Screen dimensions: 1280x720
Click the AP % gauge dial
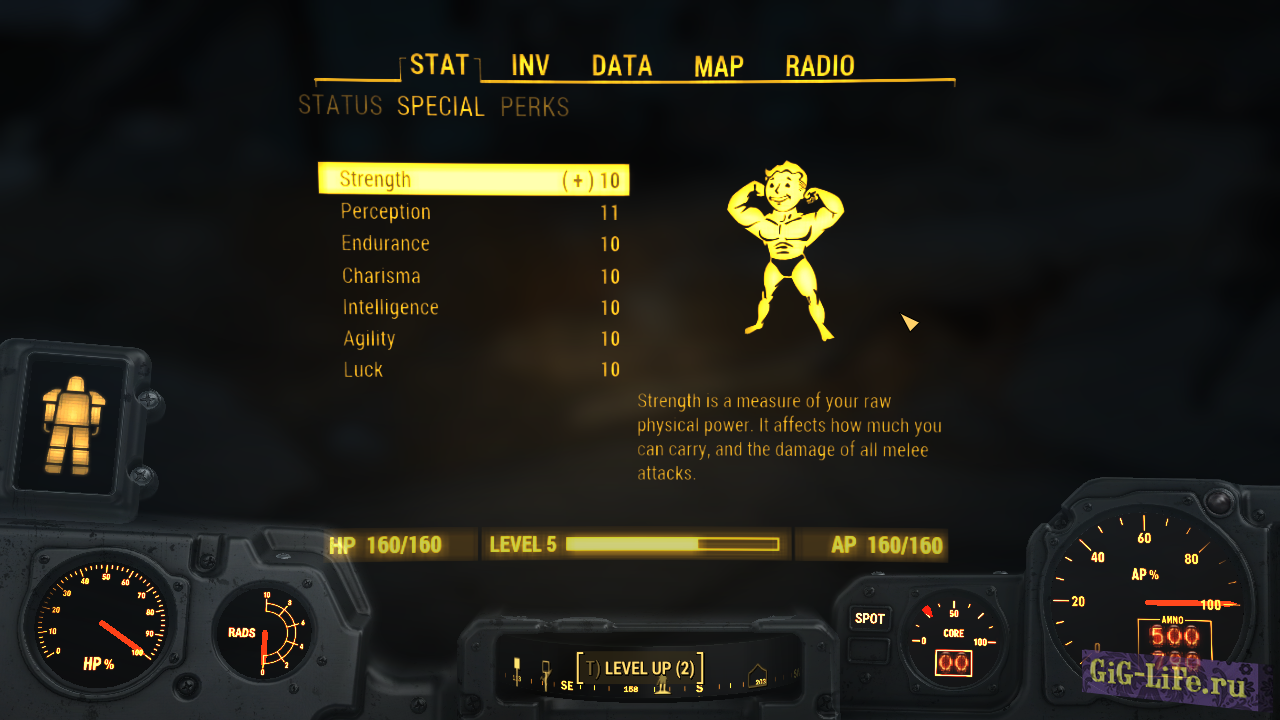(x=1145, y=600)
